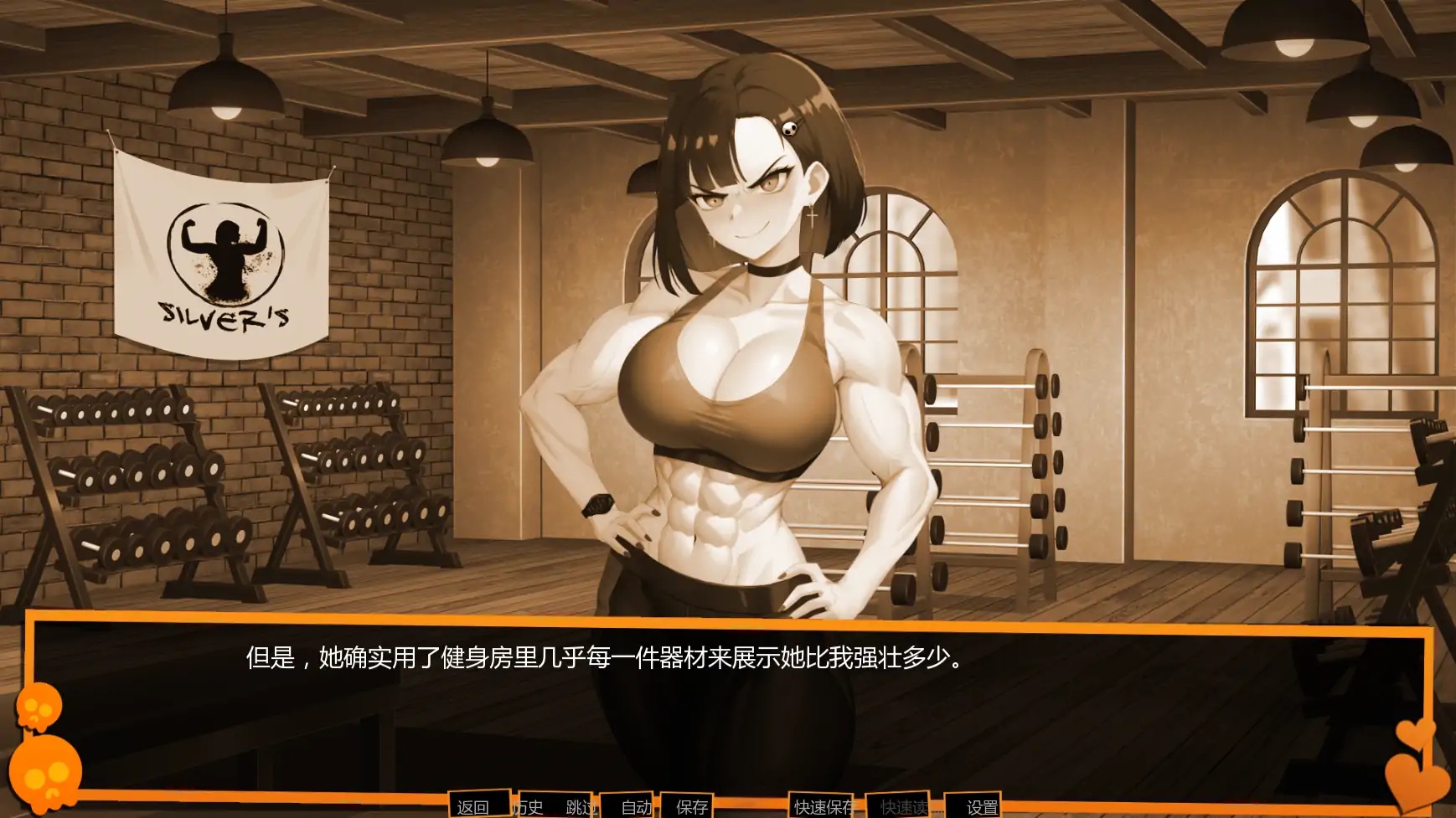Click the hanging ceiling lamp
The image size is (1456, 818).
(x=225, y=84)
